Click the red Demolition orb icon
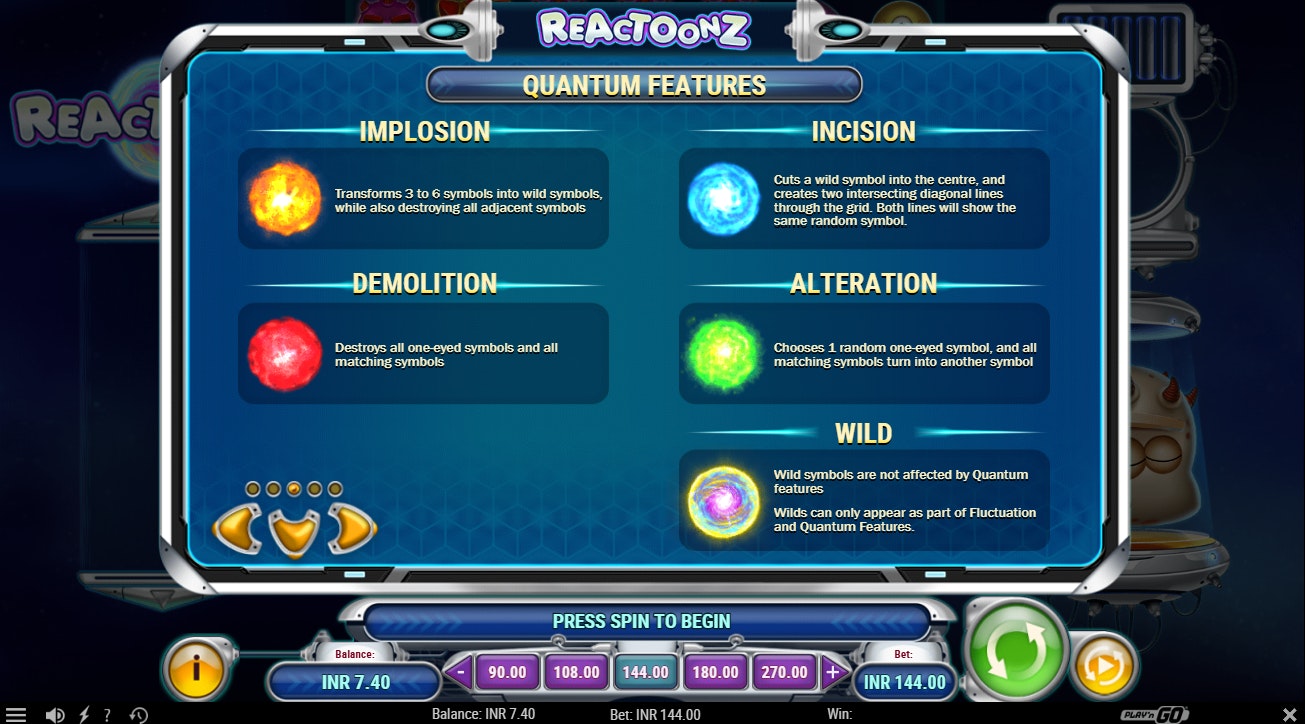 [x=283, y=352]
